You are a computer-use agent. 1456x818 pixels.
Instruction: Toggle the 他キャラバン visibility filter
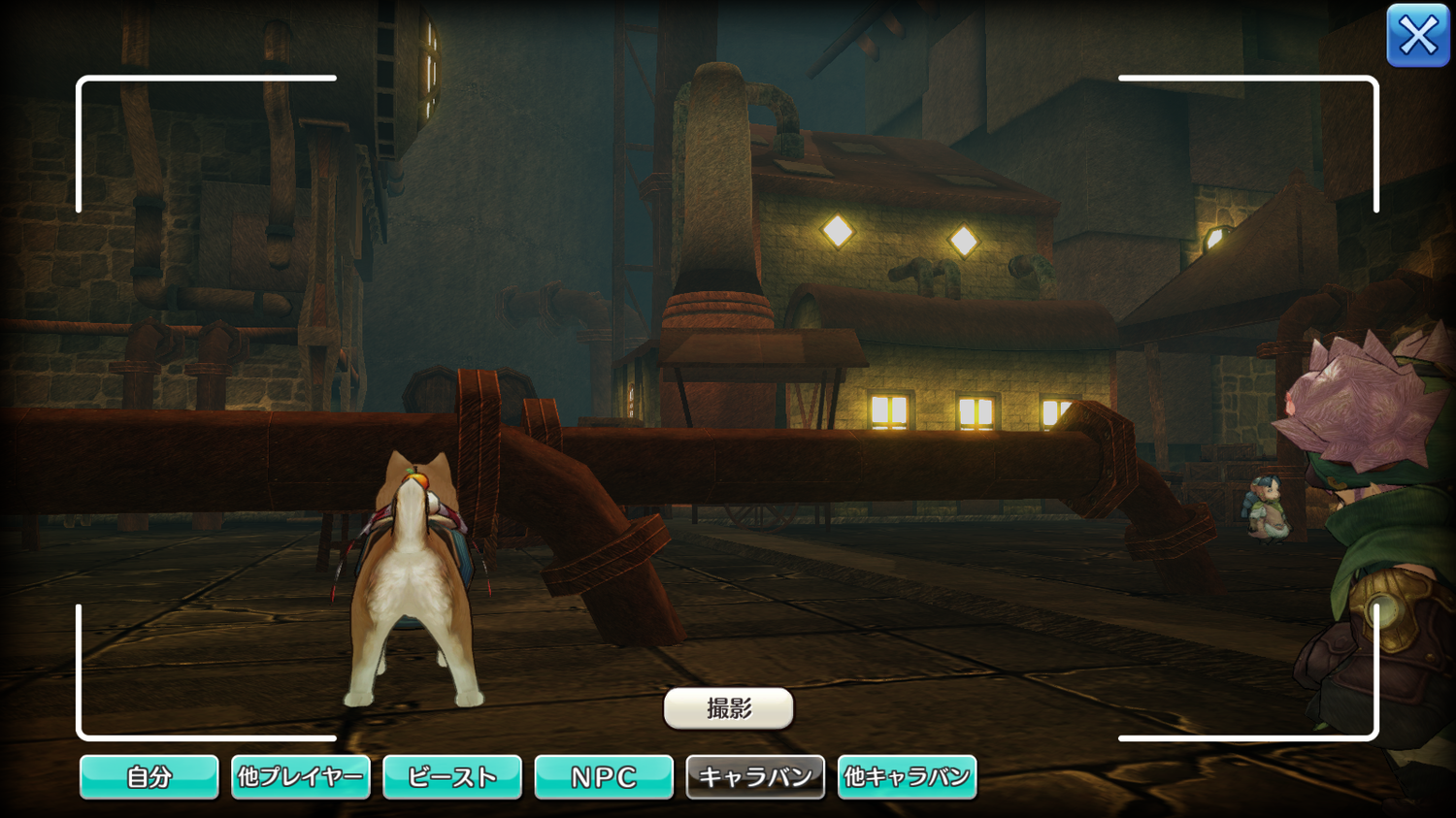907,777
